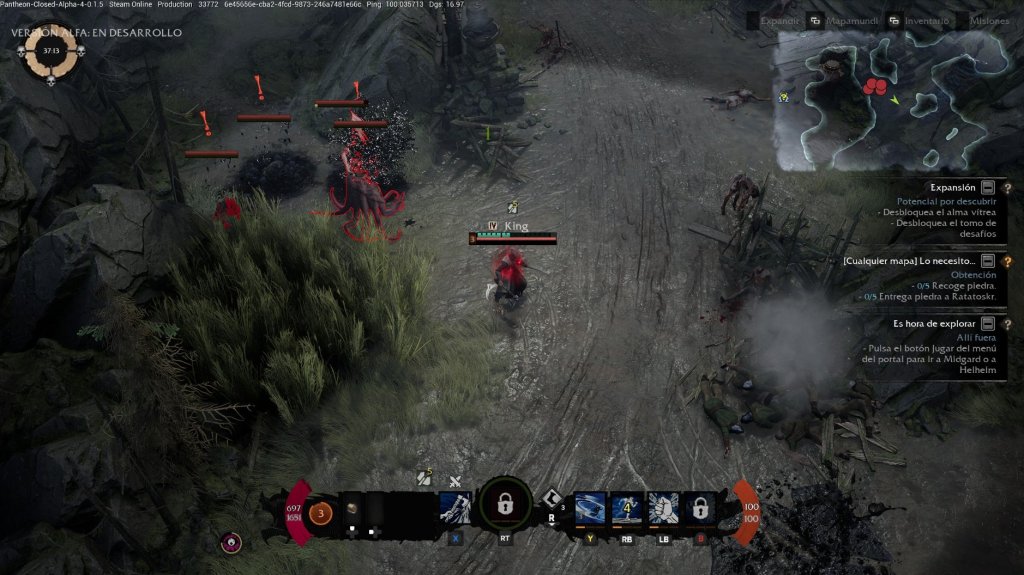The image size is (1024, 575).
Task: Activate the fist punch ability
Action: tap(663, 507)
